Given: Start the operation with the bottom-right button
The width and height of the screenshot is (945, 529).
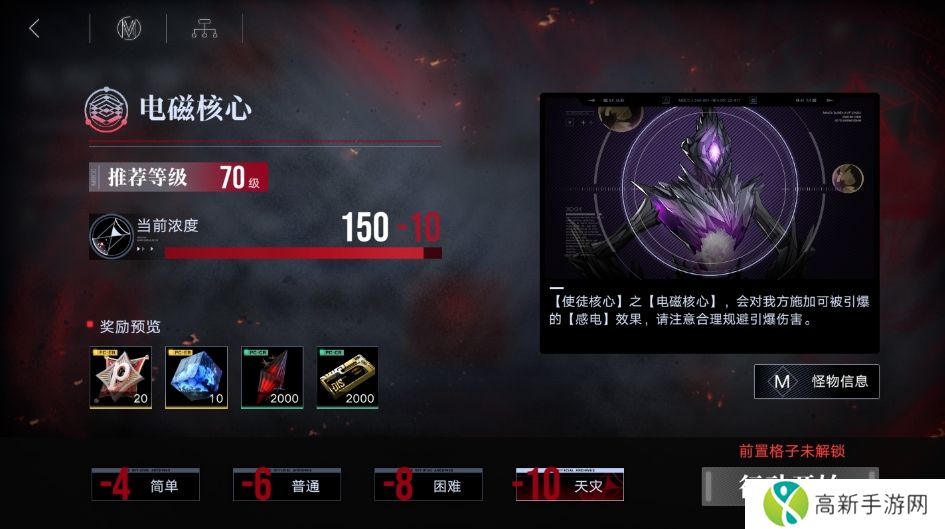Looking at the screenshot, I should pyautogui.click(x=790, y=486).
